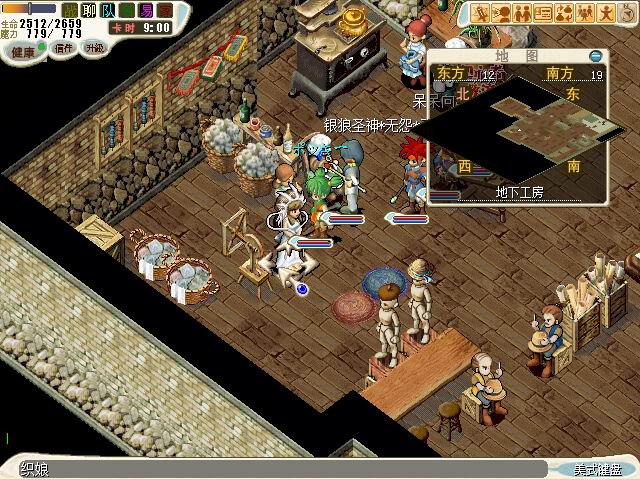This screenshot has width=640, height=480.
Task: Minimize the 地图 map window
Action: (596, 57)
